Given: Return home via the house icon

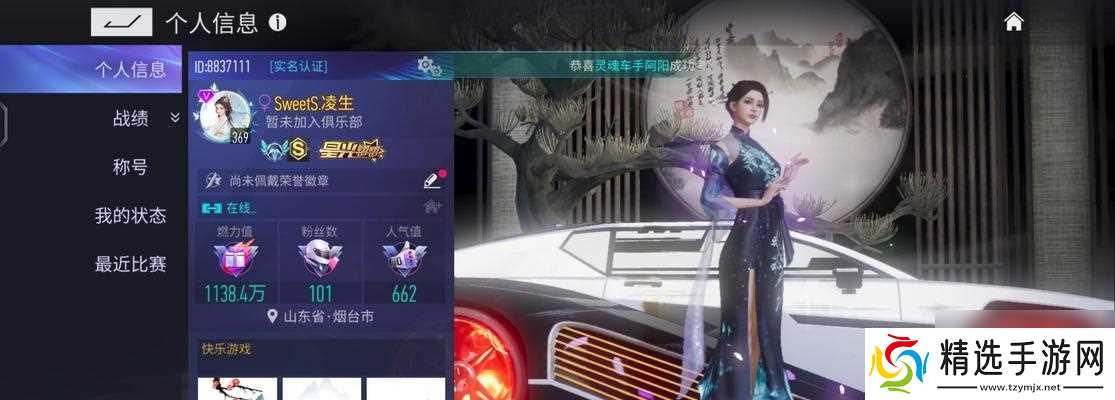Looking at the screenshot, I should click(1014, 22).
